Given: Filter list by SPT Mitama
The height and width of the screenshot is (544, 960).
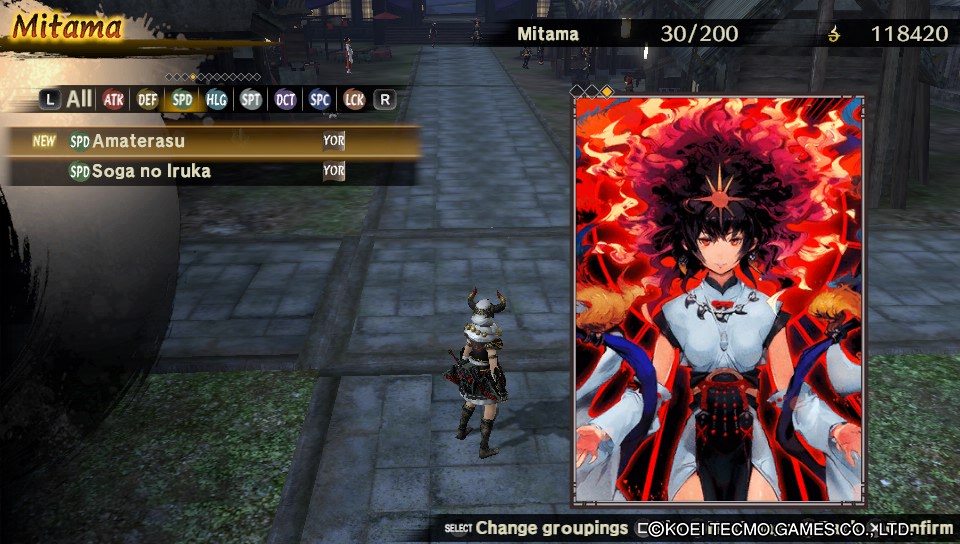Looking at the screenshot, I should tap(250, 99).
